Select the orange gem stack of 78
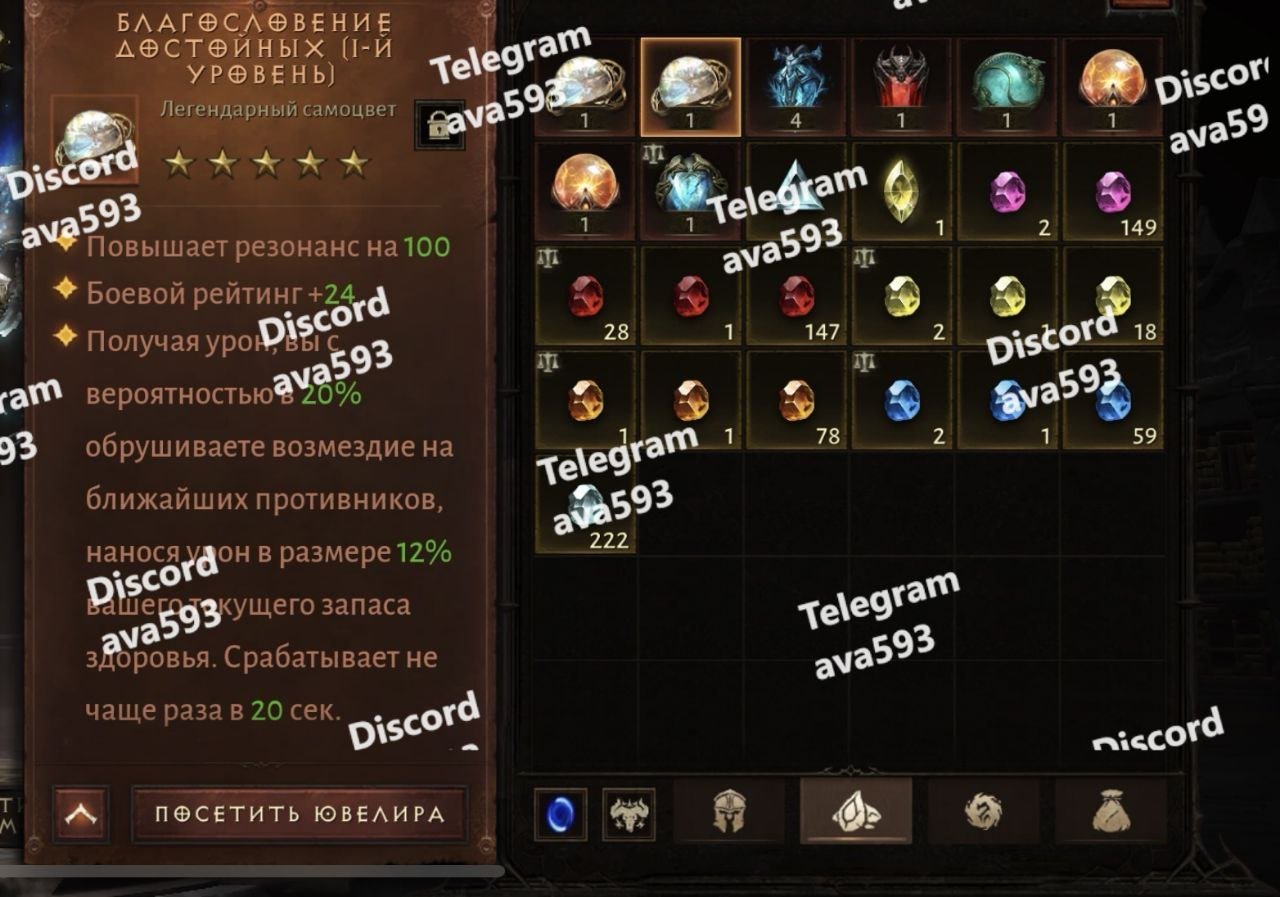This screenshot has height=897, width=1280. pos(796,399)
